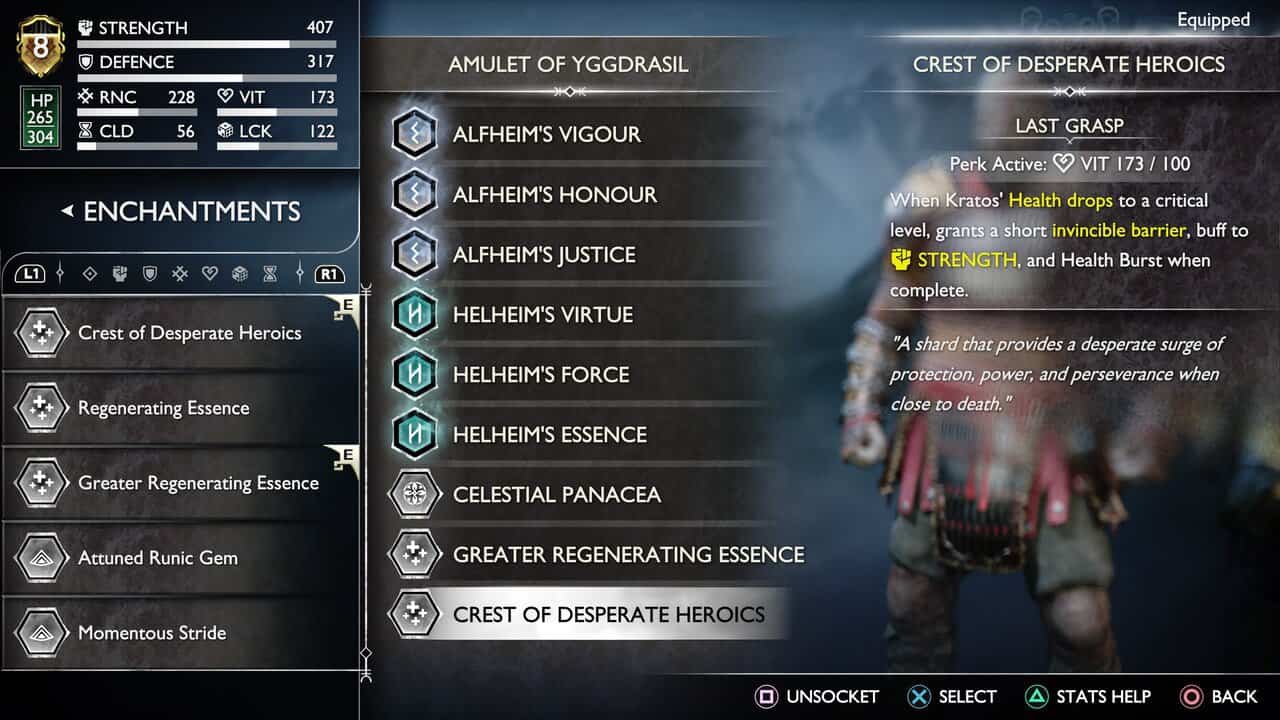Select the Helheim's Force enchantment slot

(540, 374)
